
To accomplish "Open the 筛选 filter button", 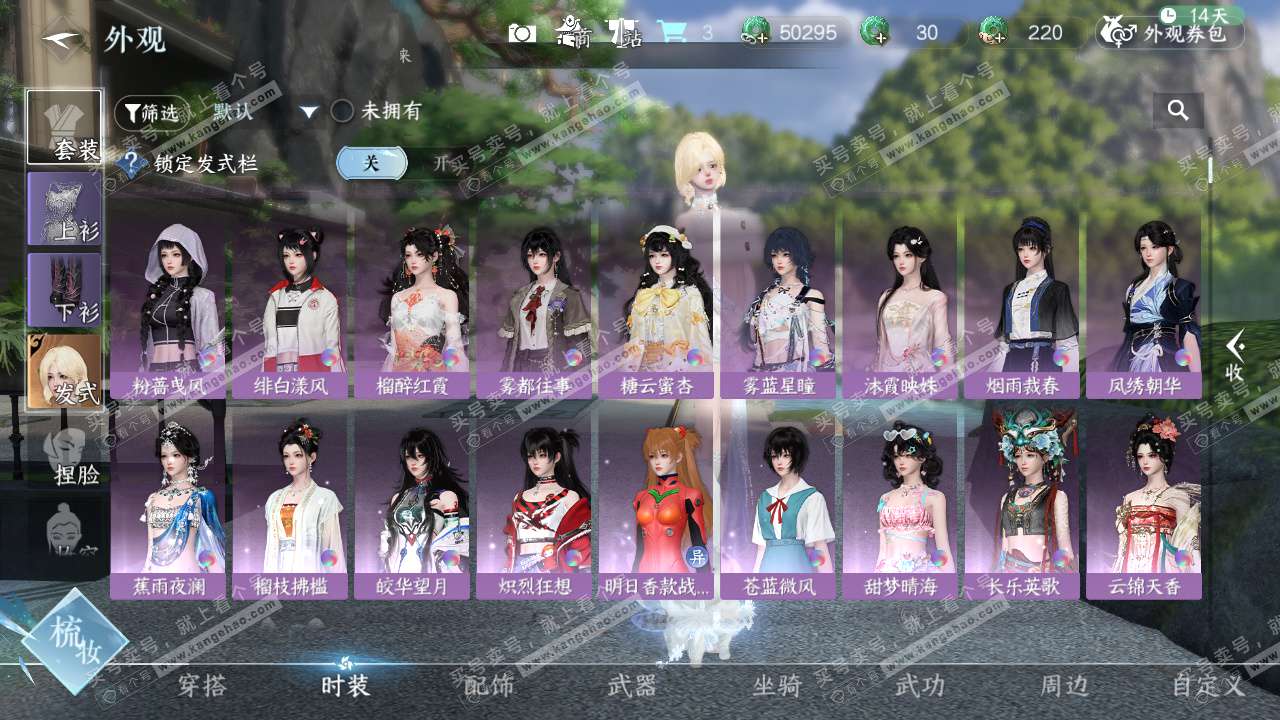I will click(x=150, y=113).
